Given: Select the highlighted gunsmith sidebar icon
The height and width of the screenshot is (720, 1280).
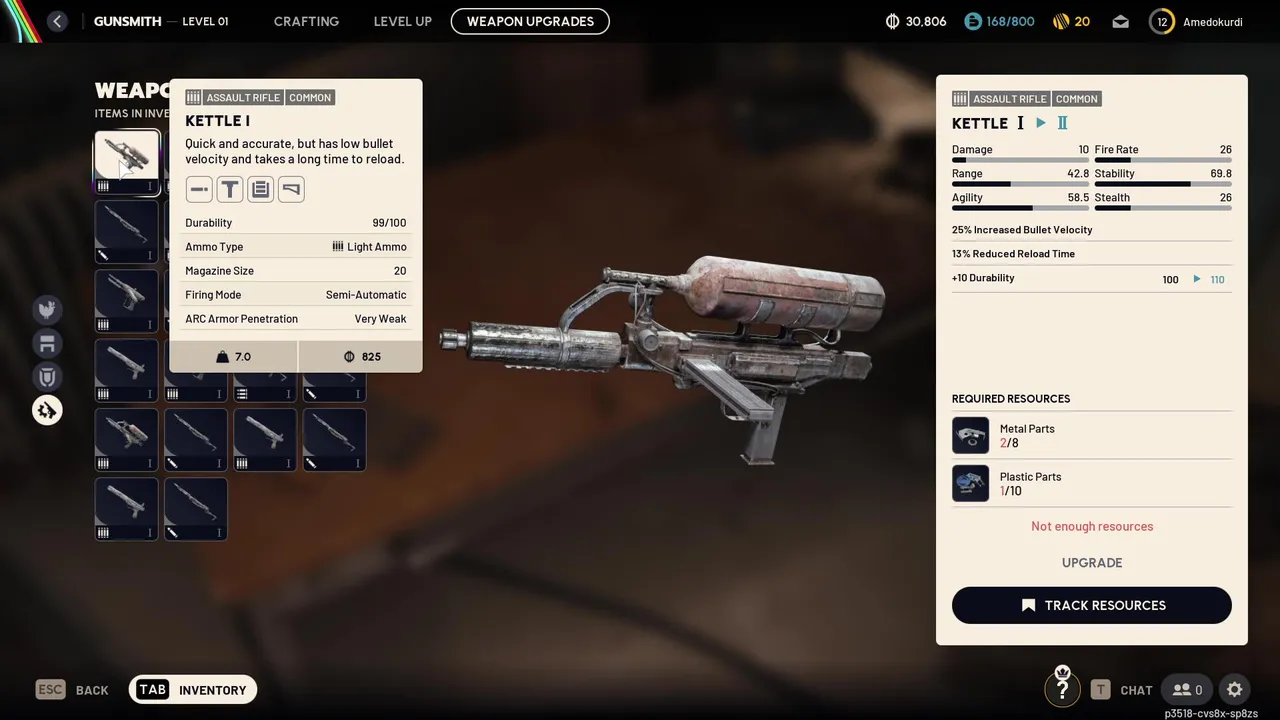Looking at the screenshot, I should (x=47, y=410).
